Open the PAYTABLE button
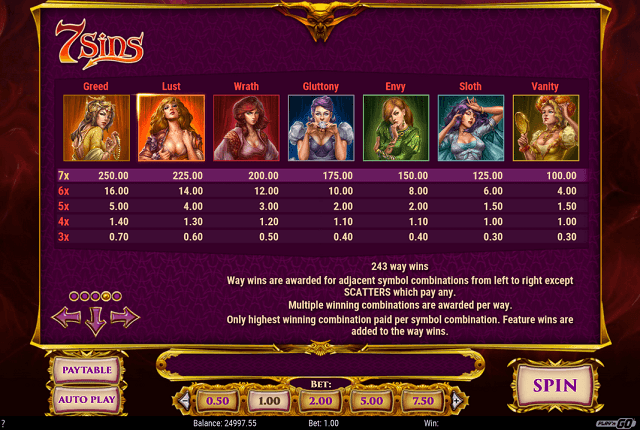Screen dimensions: 640x430 [88, 370]
